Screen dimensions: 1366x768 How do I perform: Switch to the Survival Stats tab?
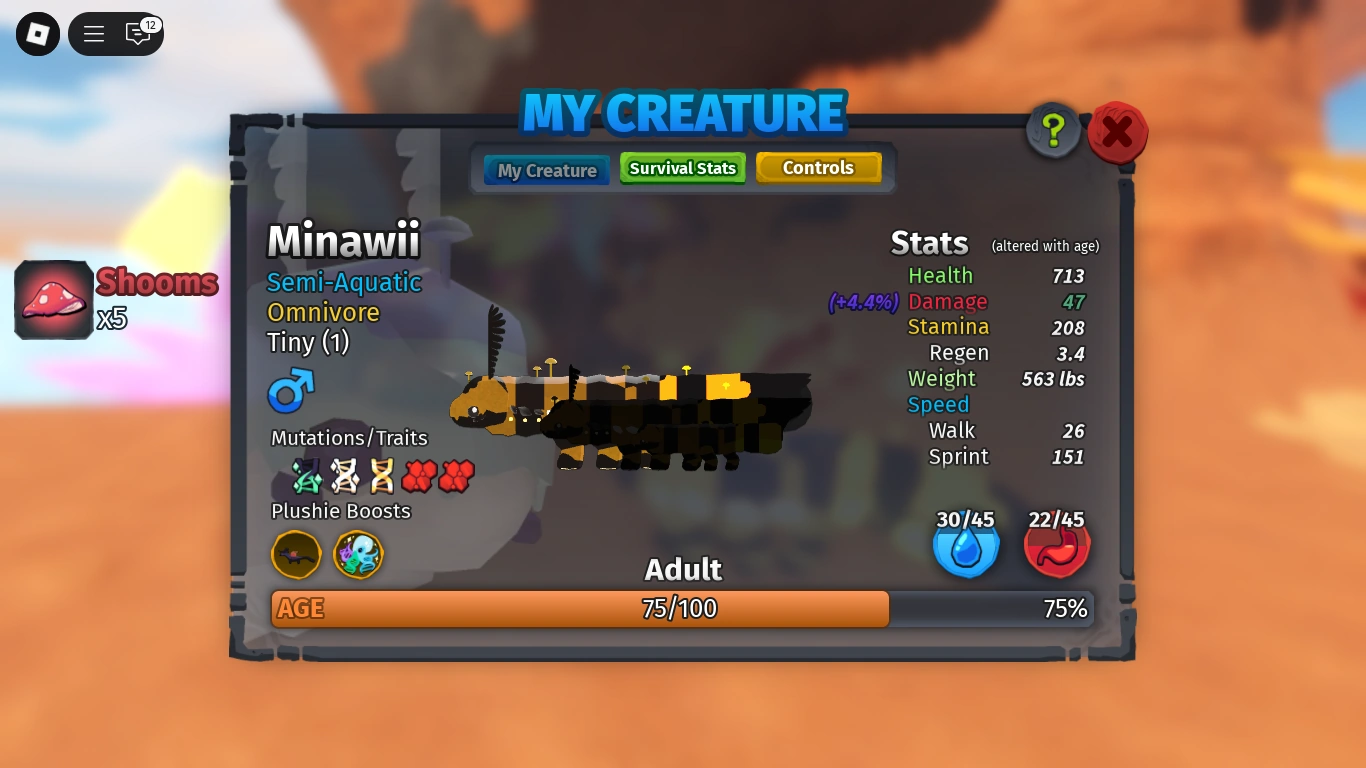click(682, 168)
